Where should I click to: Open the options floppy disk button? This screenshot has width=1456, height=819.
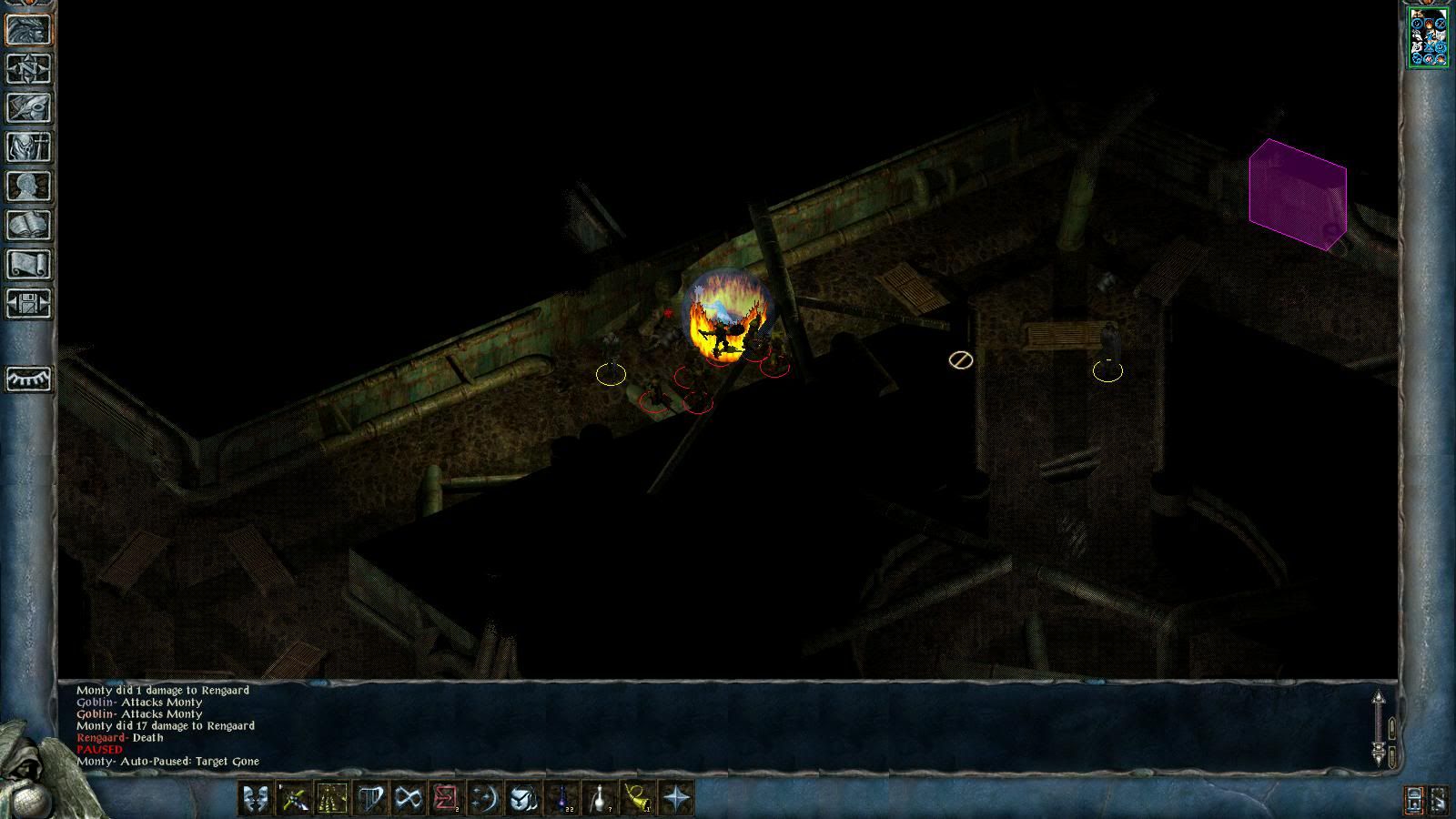29,303
